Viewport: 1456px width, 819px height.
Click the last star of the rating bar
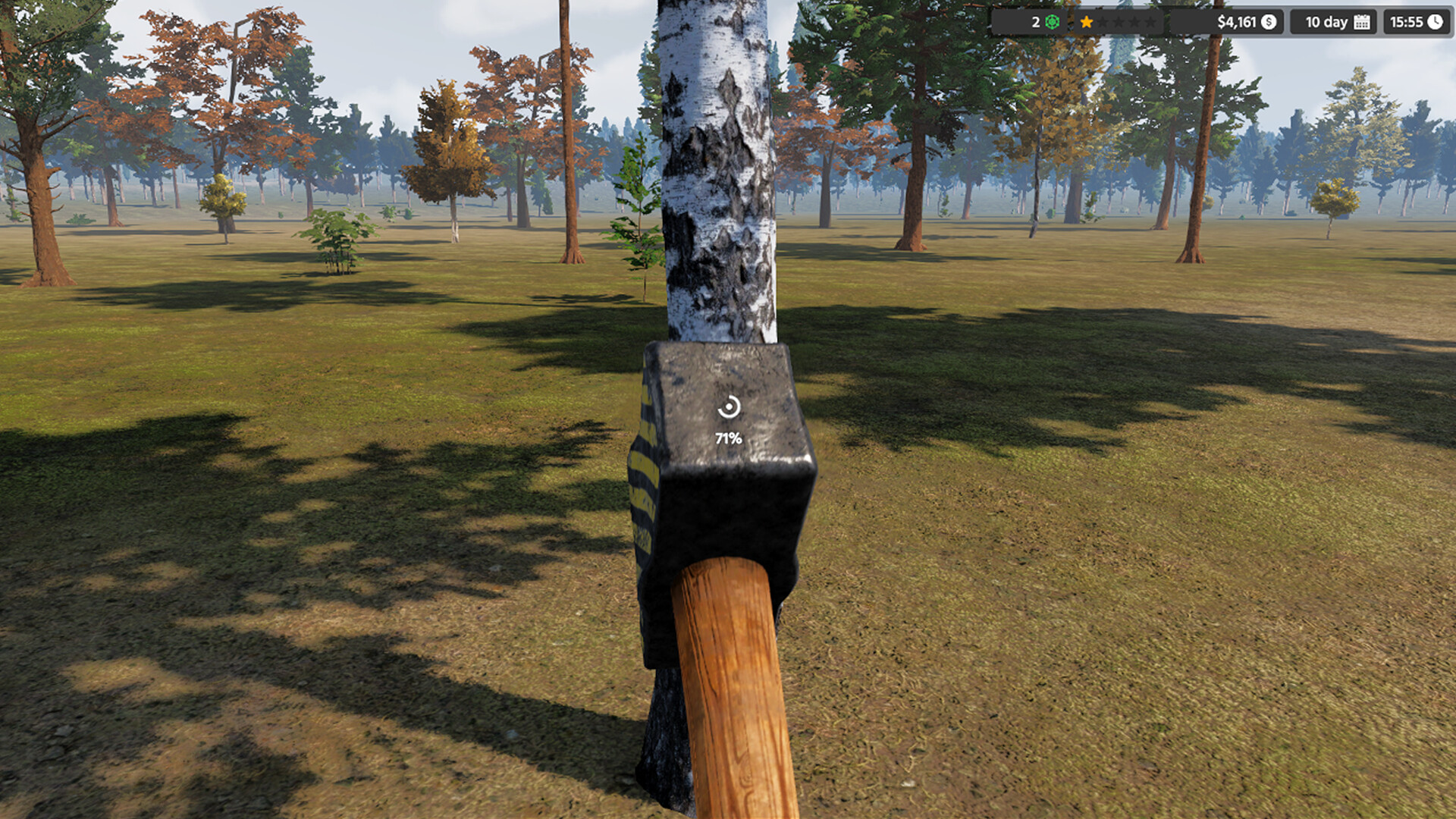click(1150, 23)
